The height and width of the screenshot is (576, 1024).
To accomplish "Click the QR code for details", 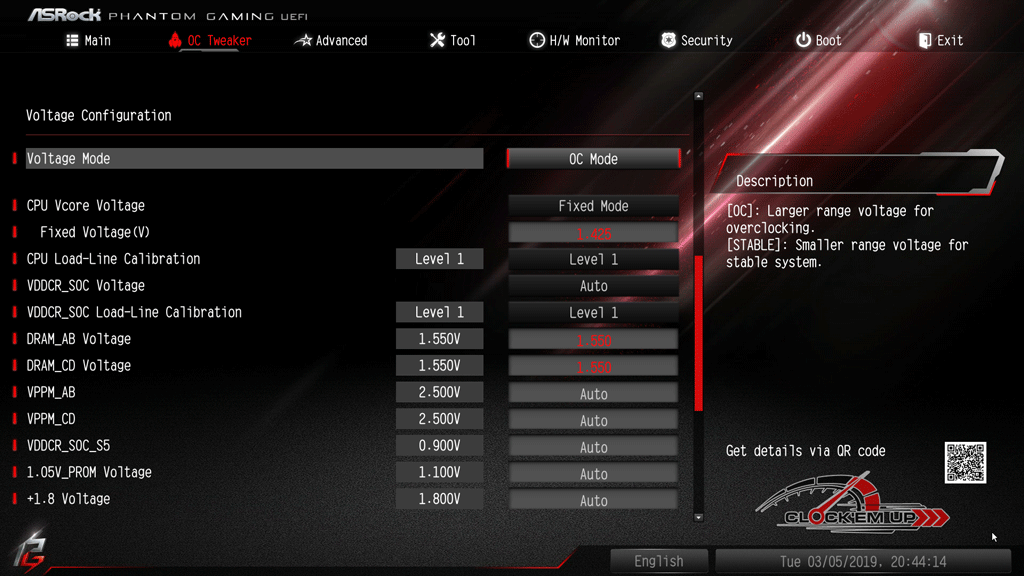I will tap(965, 463).
